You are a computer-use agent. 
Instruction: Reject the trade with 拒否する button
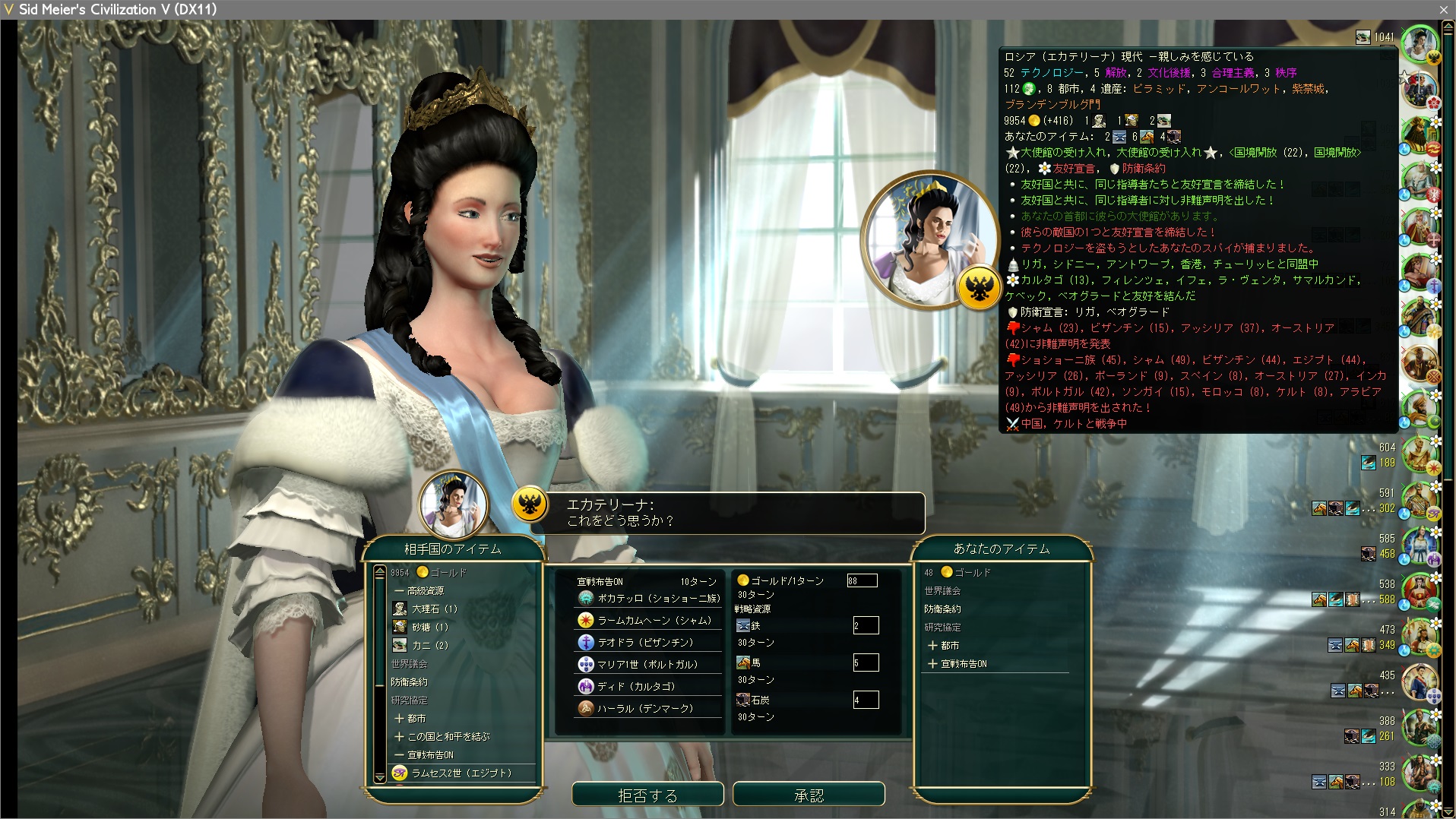[647, 795]
